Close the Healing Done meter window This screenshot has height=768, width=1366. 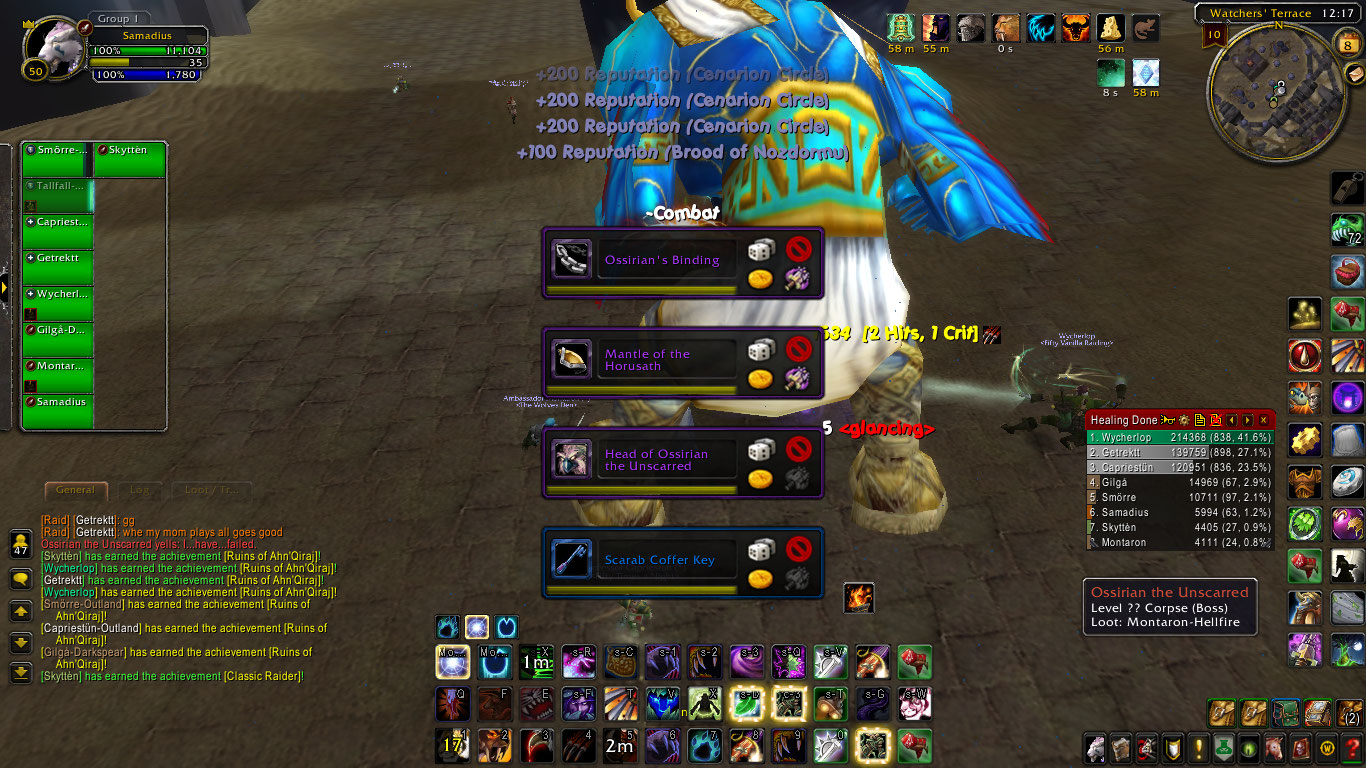pos(1264,420)
